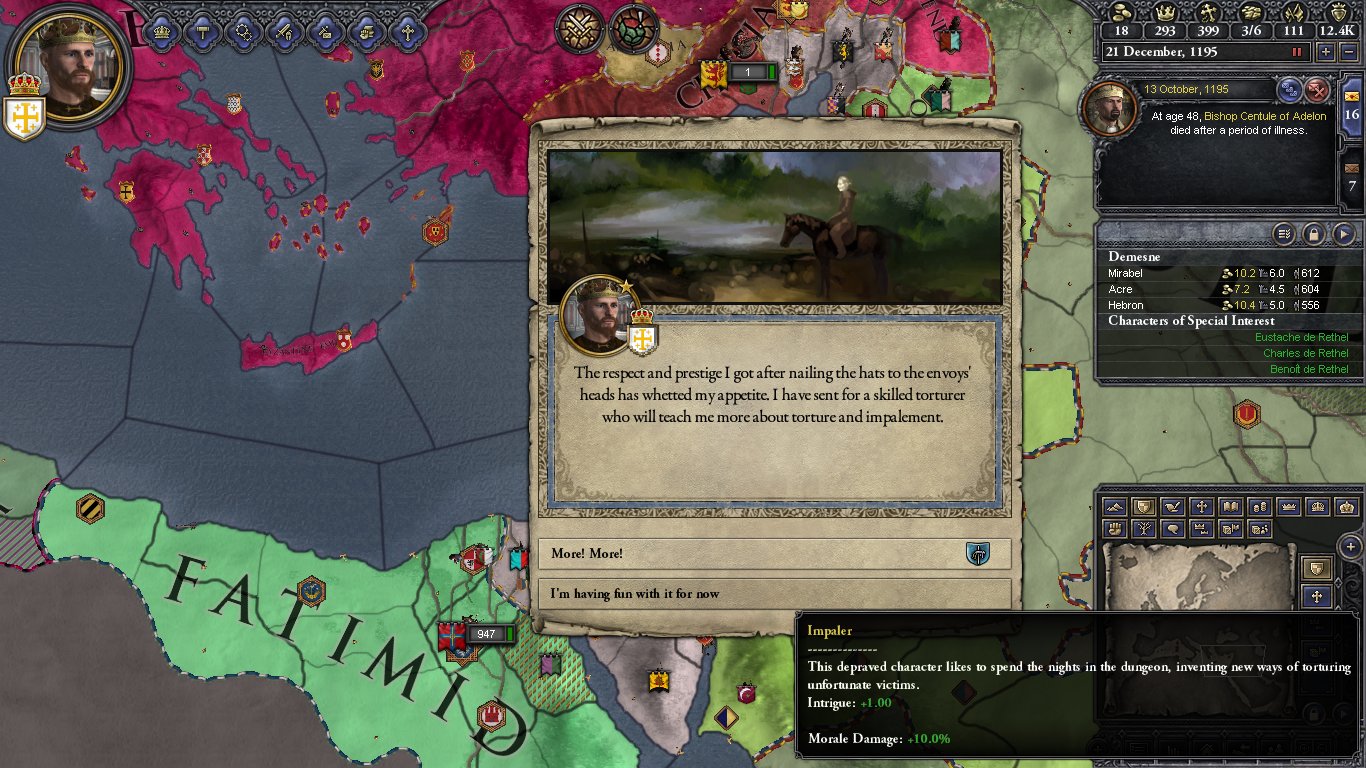Open the ruler's character portrait
The height and width of the screenshot is (768, 1366).
69,63
